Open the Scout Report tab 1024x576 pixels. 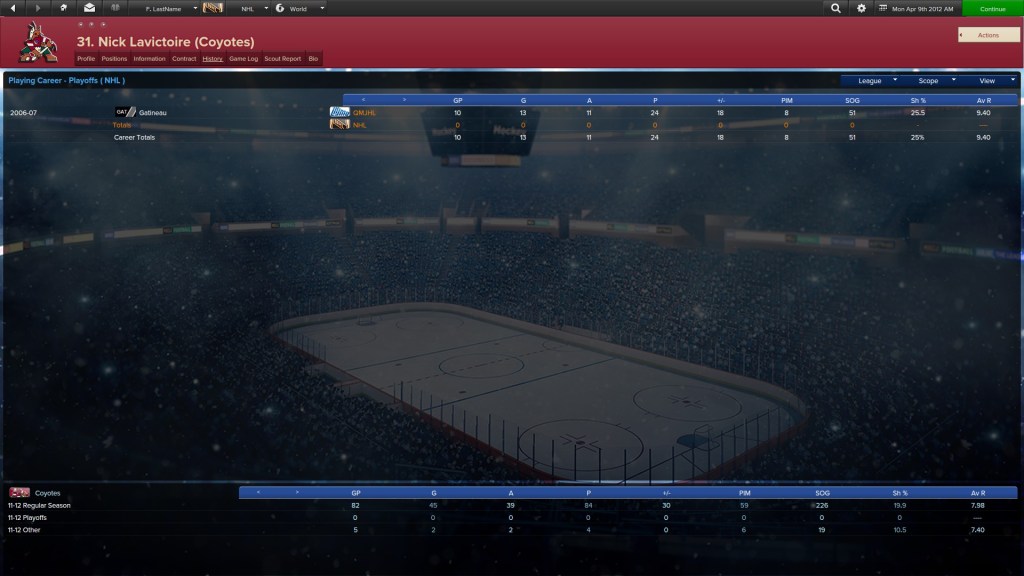click(x=282, y=59)
